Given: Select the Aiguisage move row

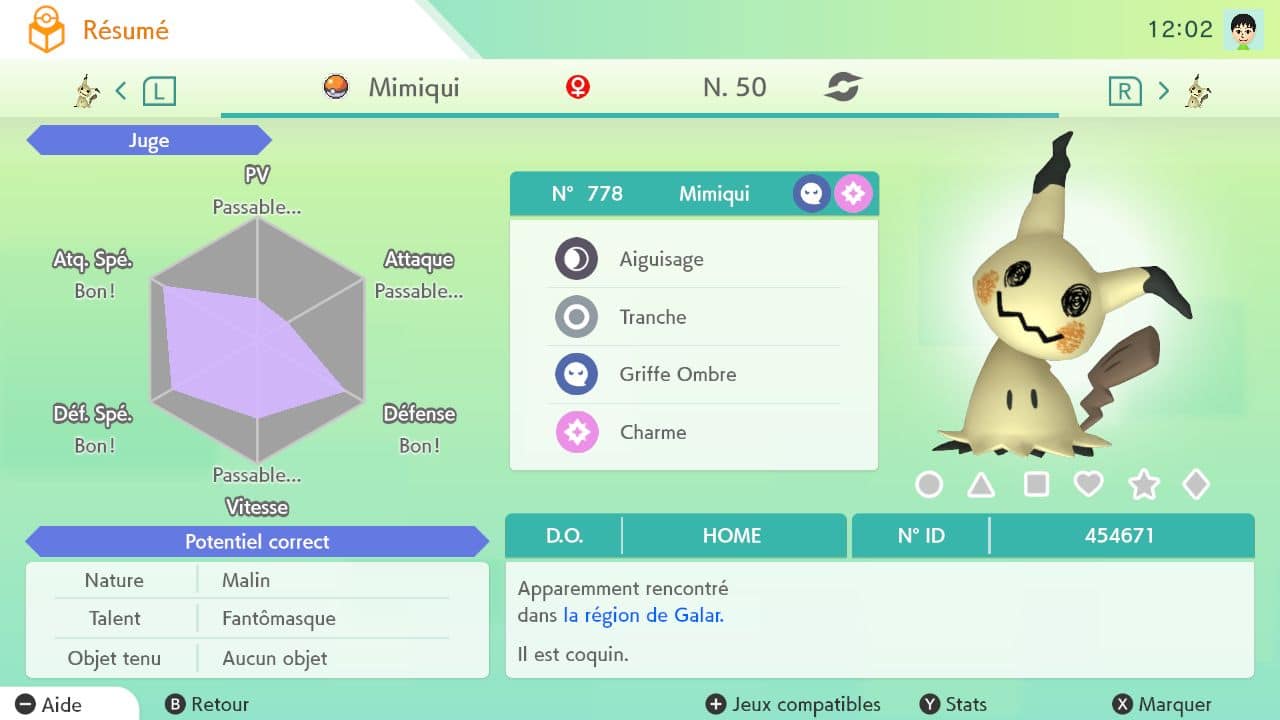Looking at the screenshot, I should click(x=693, y=260).
